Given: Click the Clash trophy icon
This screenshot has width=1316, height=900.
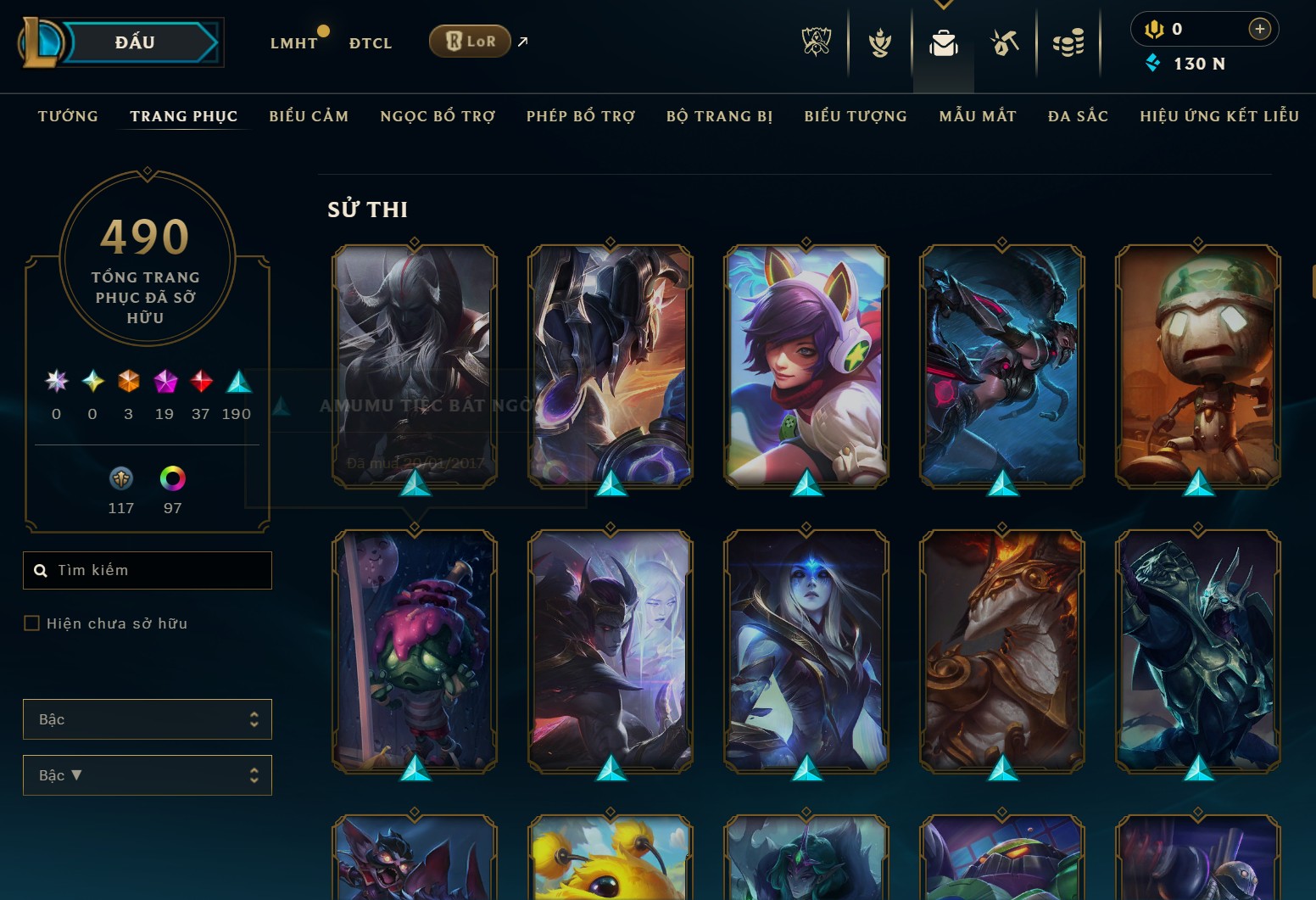Looking at the screenshot, I should click(x=879, y=42).
